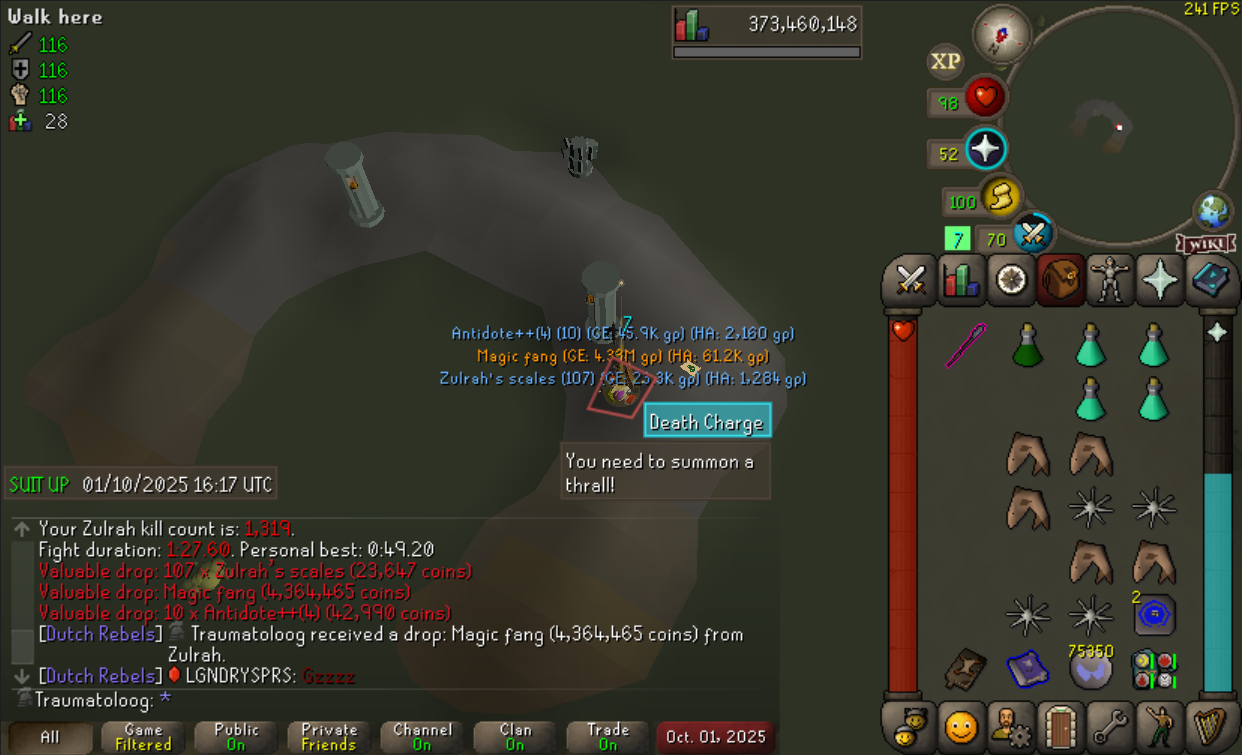
Task: Open the Prayer tab
Action: click(x=1160, y=280)
